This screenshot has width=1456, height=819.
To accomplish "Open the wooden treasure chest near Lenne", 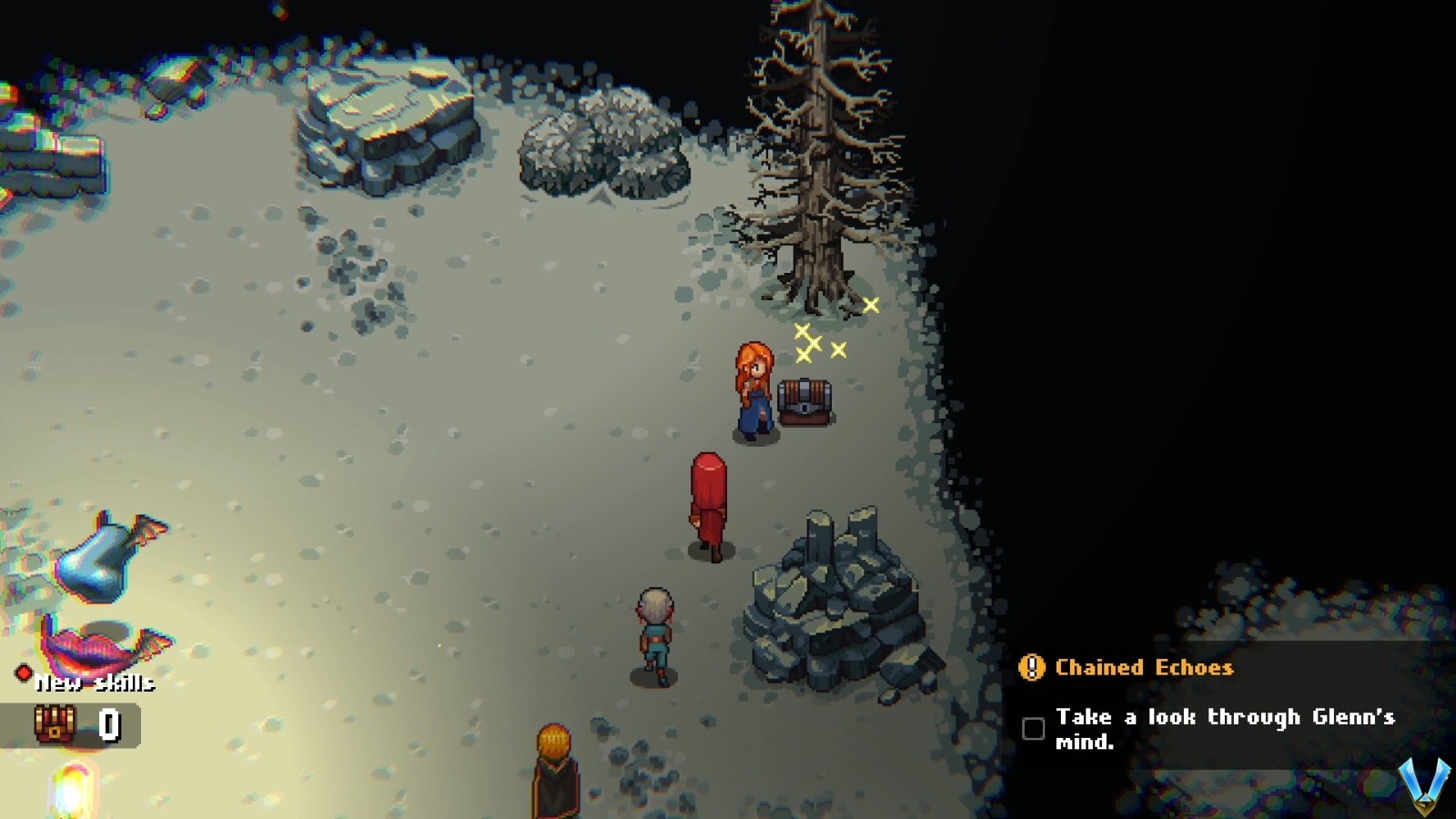I will coord(805,400).
